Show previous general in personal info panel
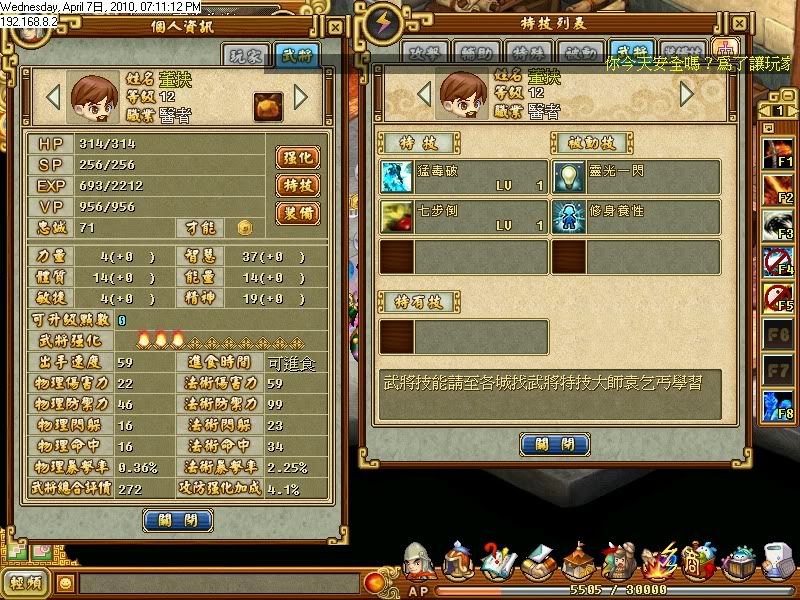Screen dimensions: 800x600 point(54,97)
